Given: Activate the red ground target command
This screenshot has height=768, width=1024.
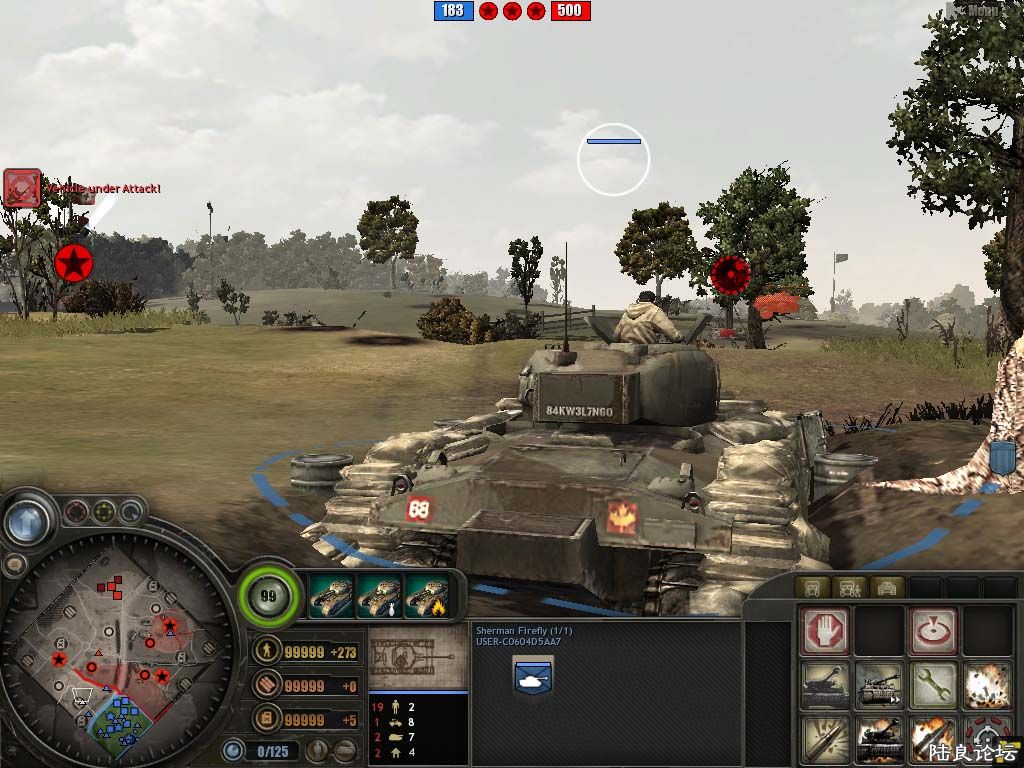Looking at the screenshot, I should [932, 631].
